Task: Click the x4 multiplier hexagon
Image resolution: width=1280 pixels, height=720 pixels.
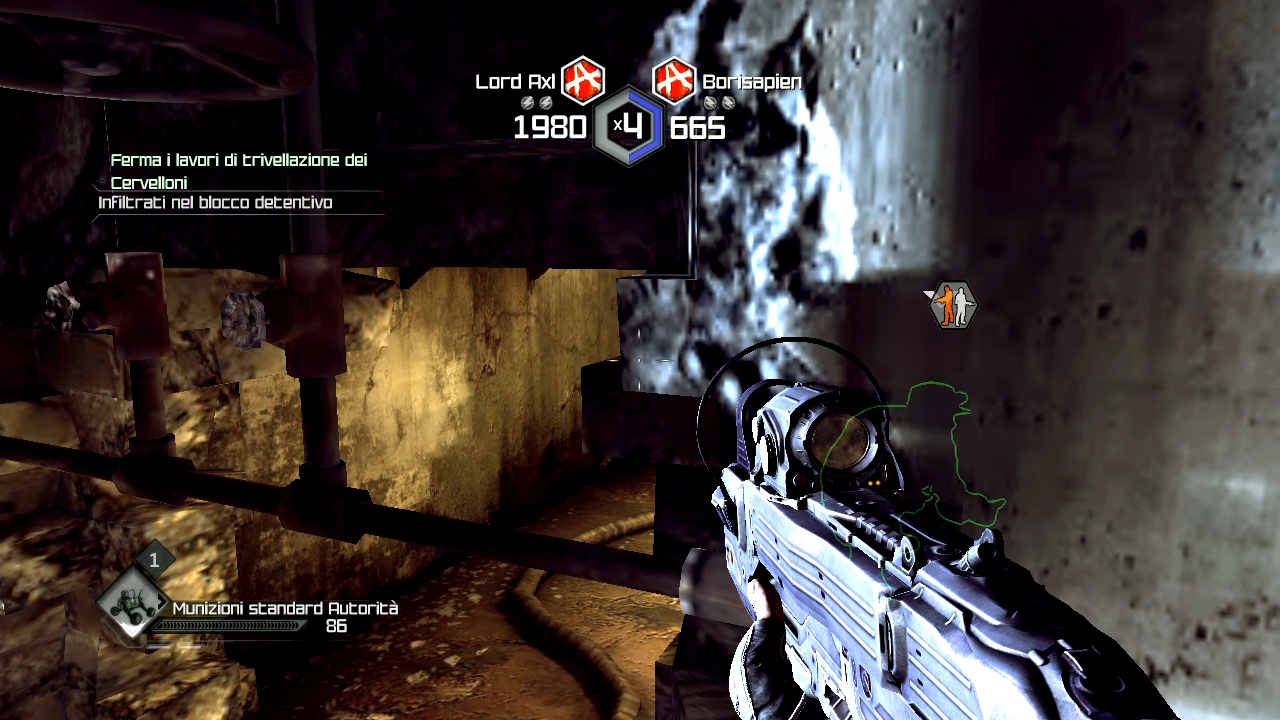Action: [x=627, y=126]
